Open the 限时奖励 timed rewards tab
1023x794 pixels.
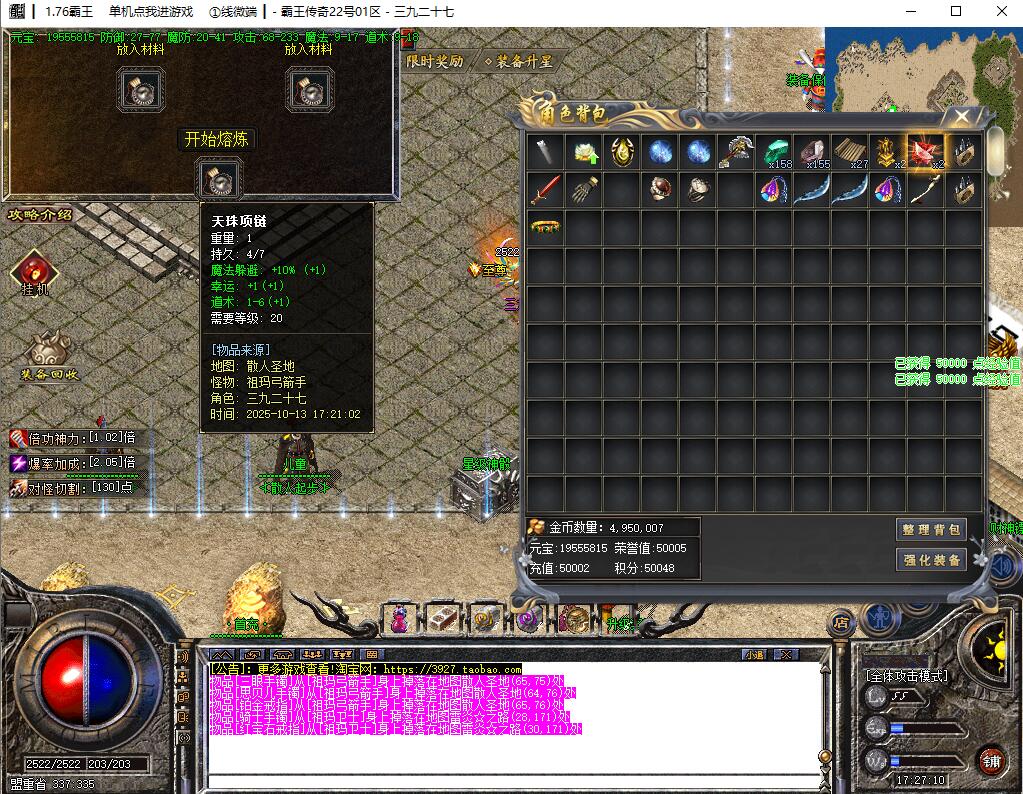click(436, 61)
